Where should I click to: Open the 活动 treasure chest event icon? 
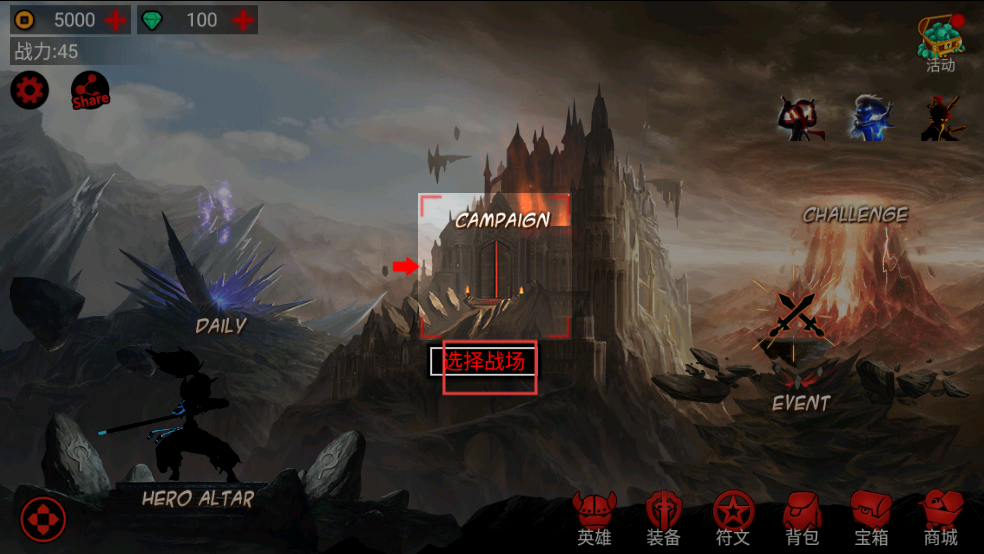940,42
